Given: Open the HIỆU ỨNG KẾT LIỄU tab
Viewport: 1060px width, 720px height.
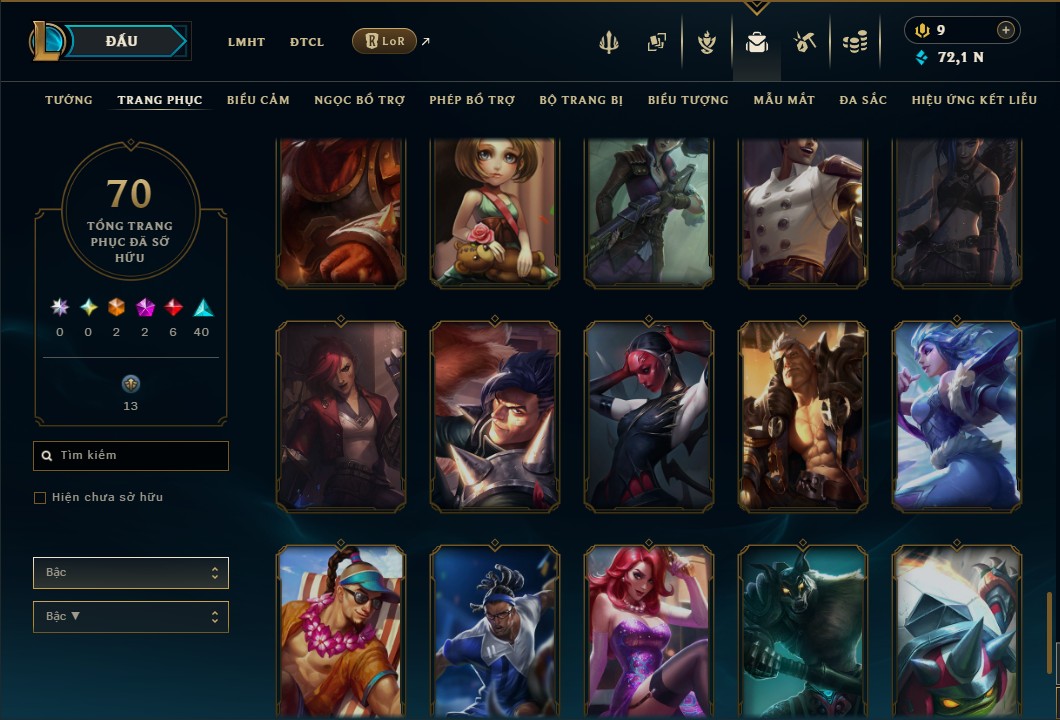Looking at the screenshot, I should click(x=974, y=100).
